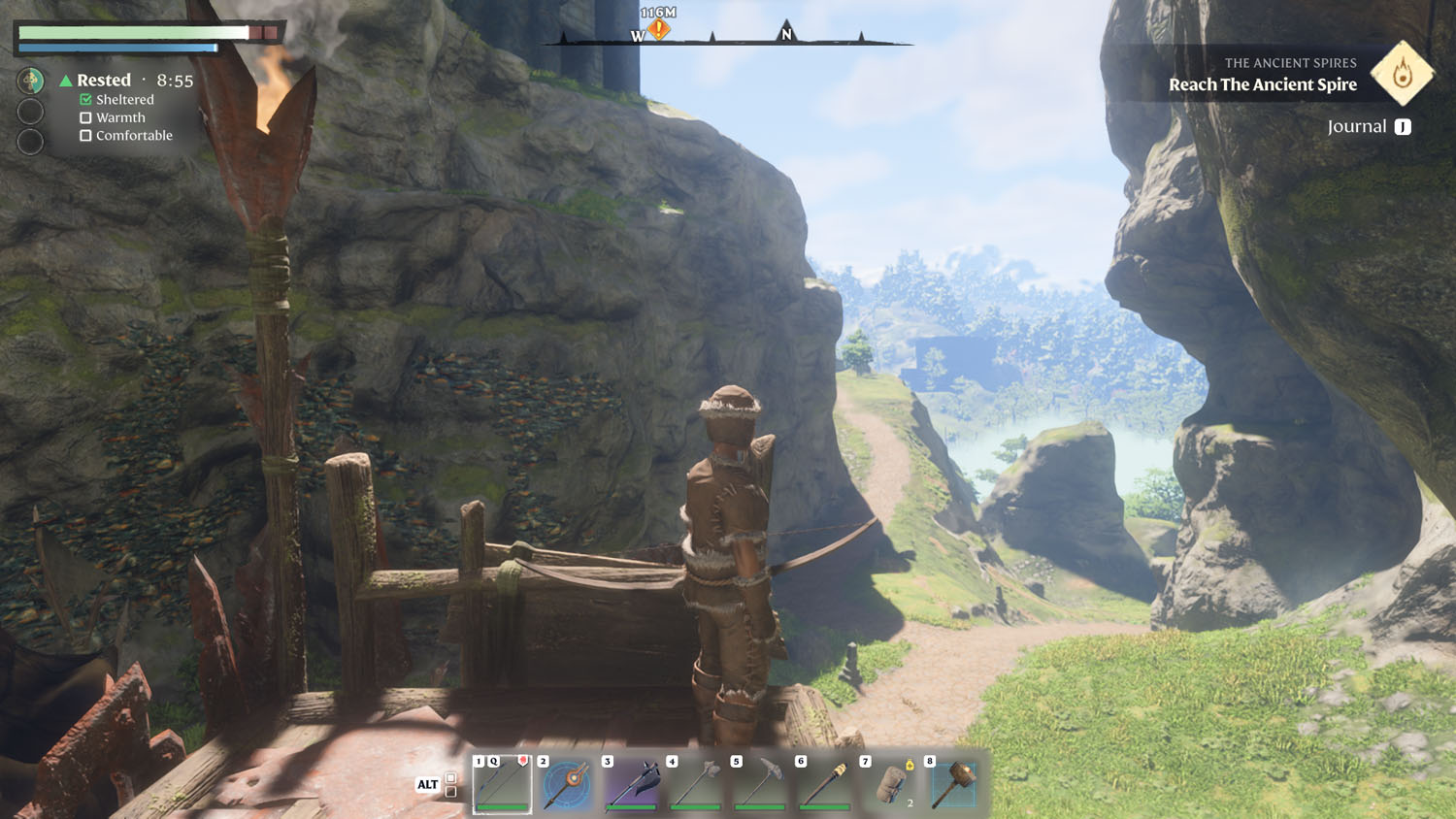Open the Journal
The height and width of the screenshot is (819, 1456).
[x=1369, y=127]
